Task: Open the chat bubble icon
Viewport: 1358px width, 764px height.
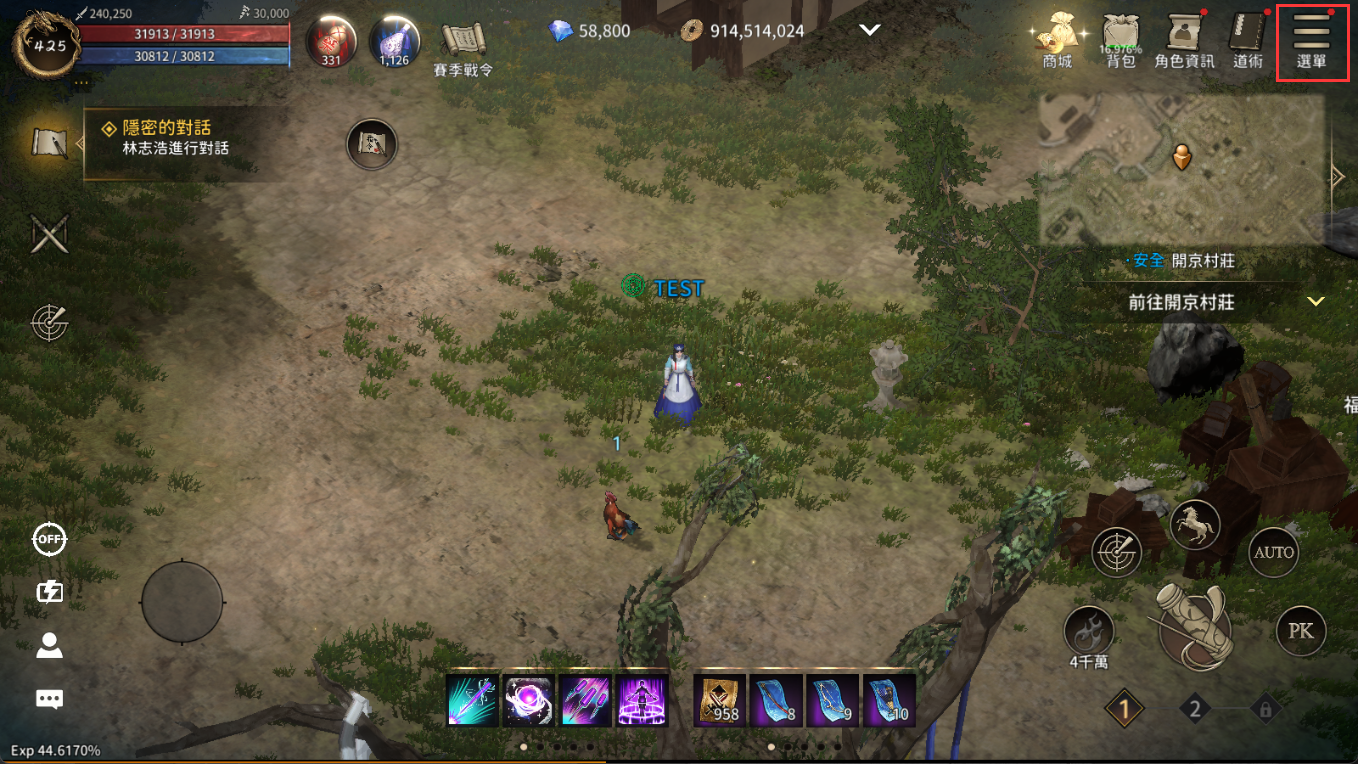Action: 49,699
